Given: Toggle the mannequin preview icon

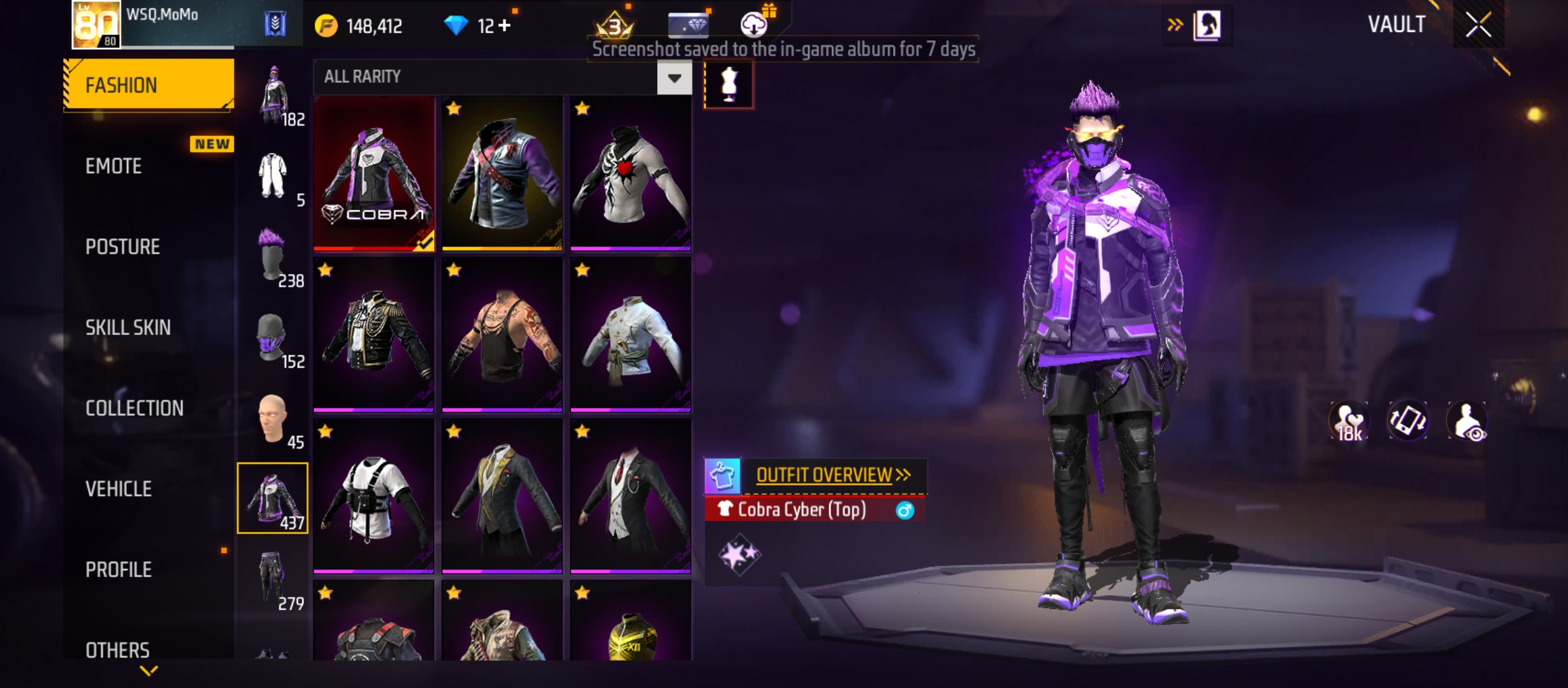Looking at the screenshot, I should (x=729, y=85).
